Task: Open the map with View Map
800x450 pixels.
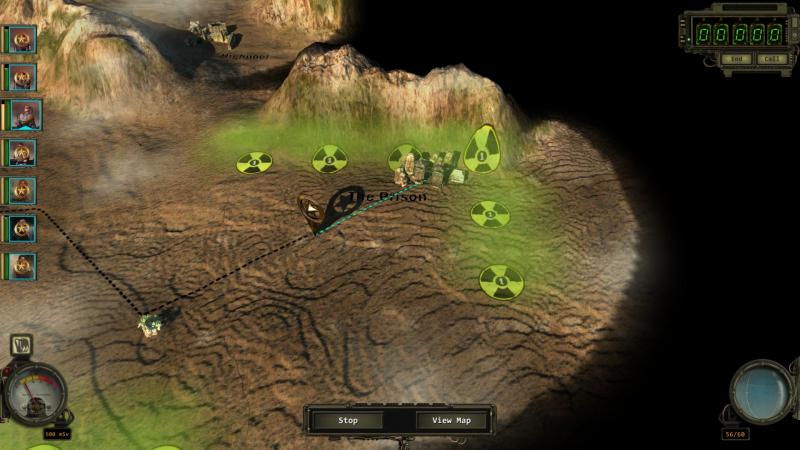Action: click(450, 420)
